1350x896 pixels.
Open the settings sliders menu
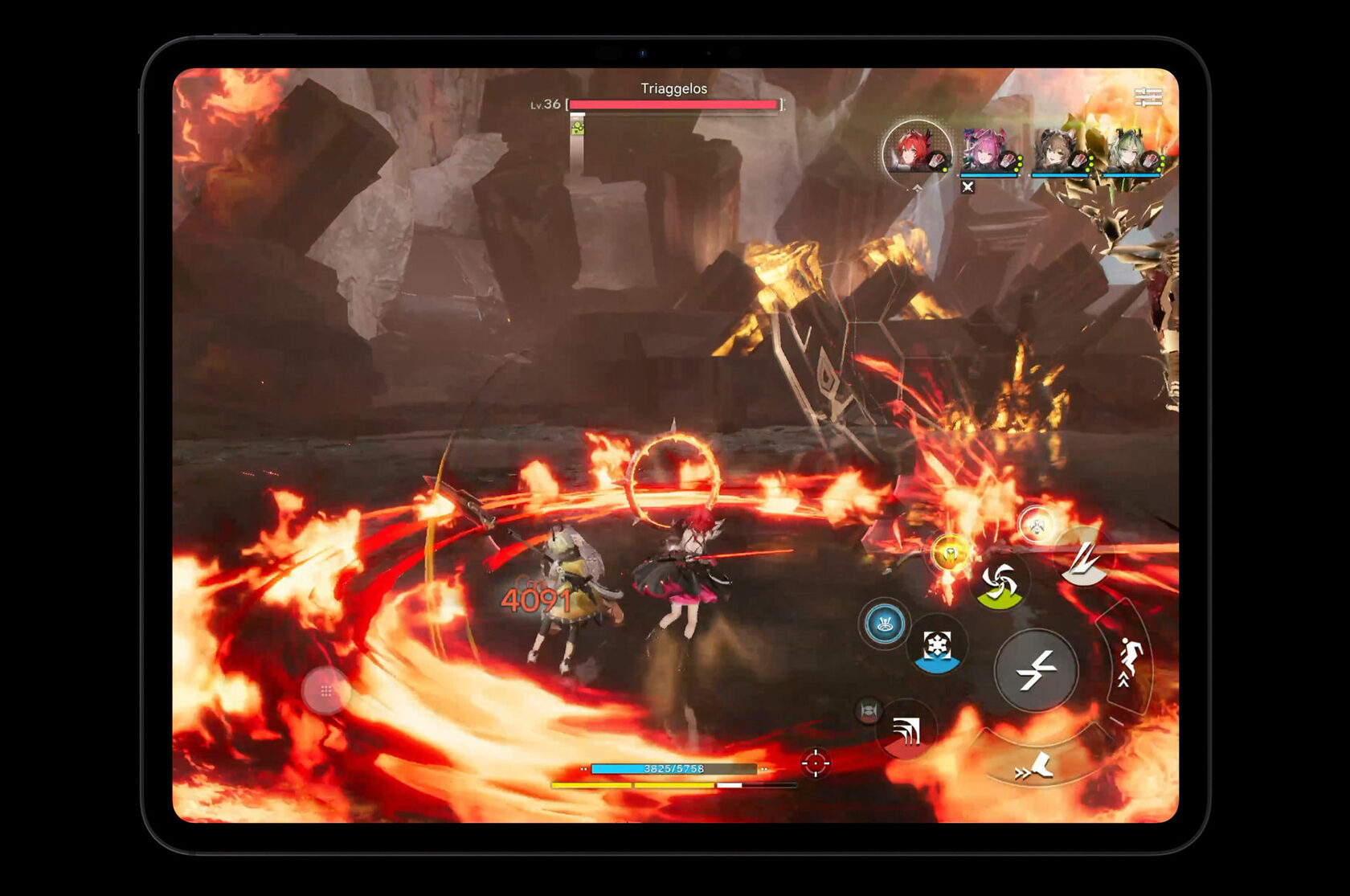[x=1148, y=97]
